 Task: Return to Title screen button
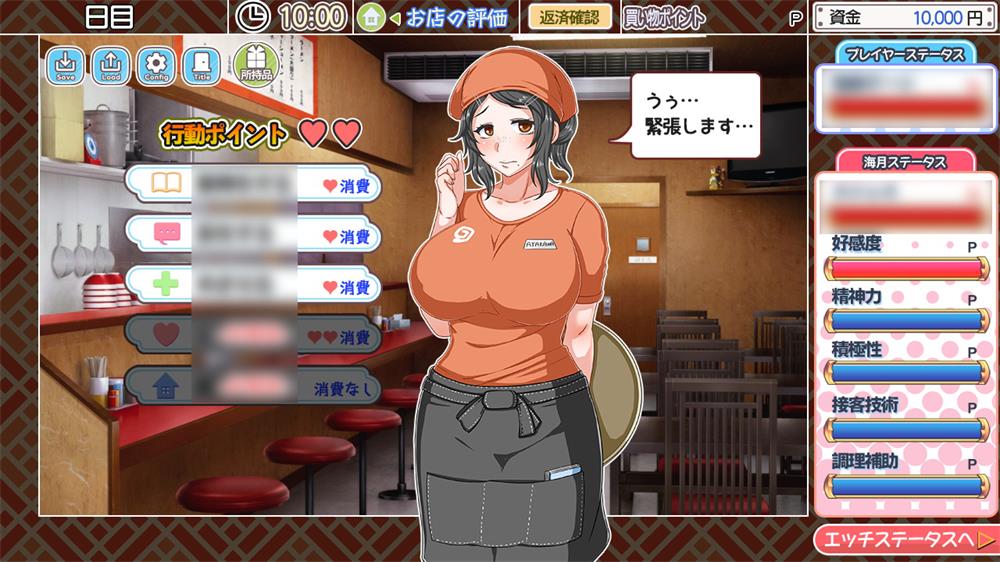(201, 66)
